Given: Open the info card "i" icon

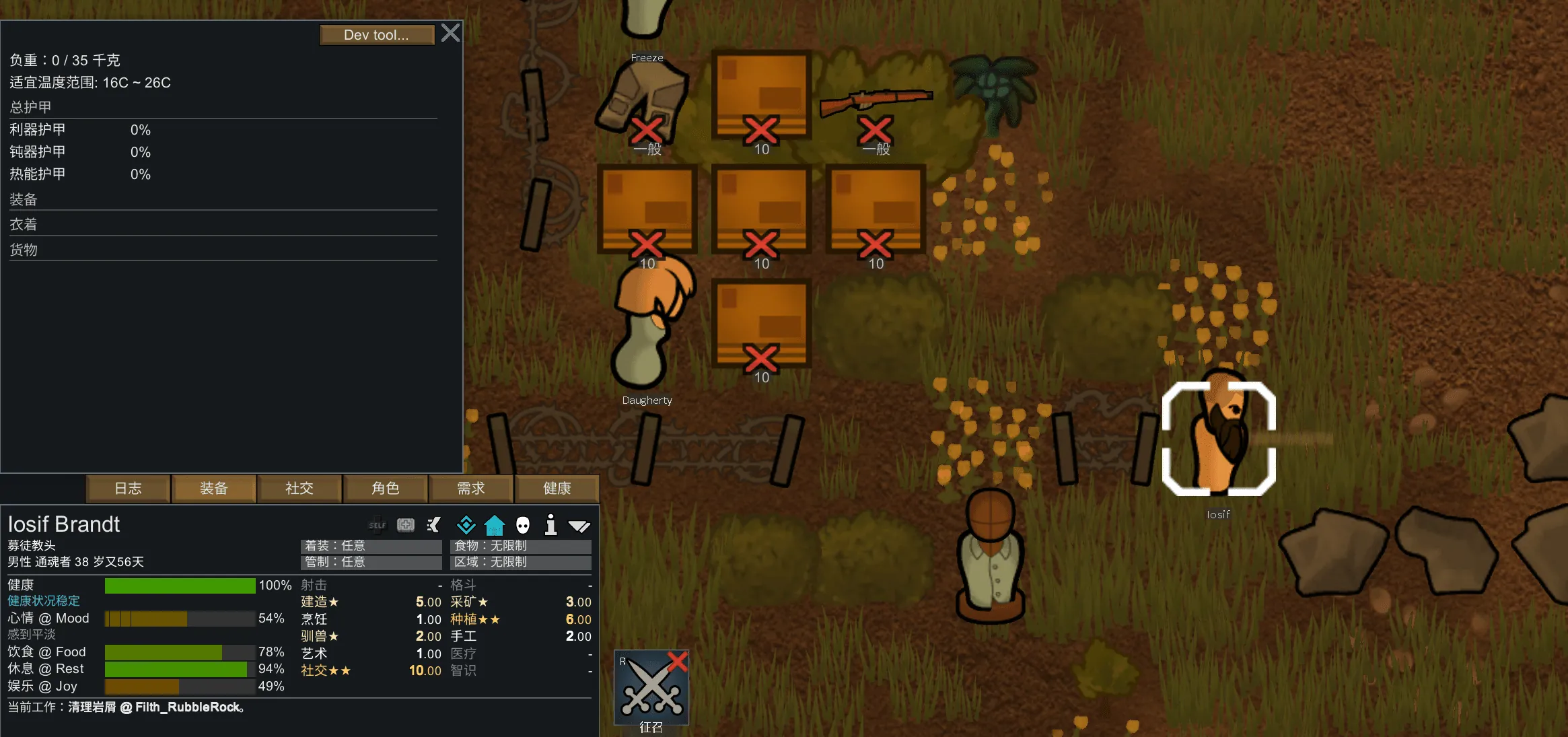Looking at the screenshot, I should [550, 525].
